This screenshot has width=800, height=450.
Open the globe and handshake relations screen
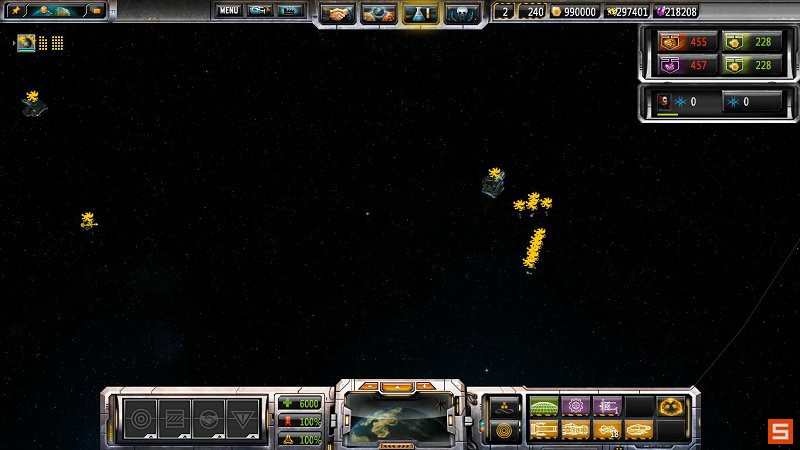click(x=380, y=13)
